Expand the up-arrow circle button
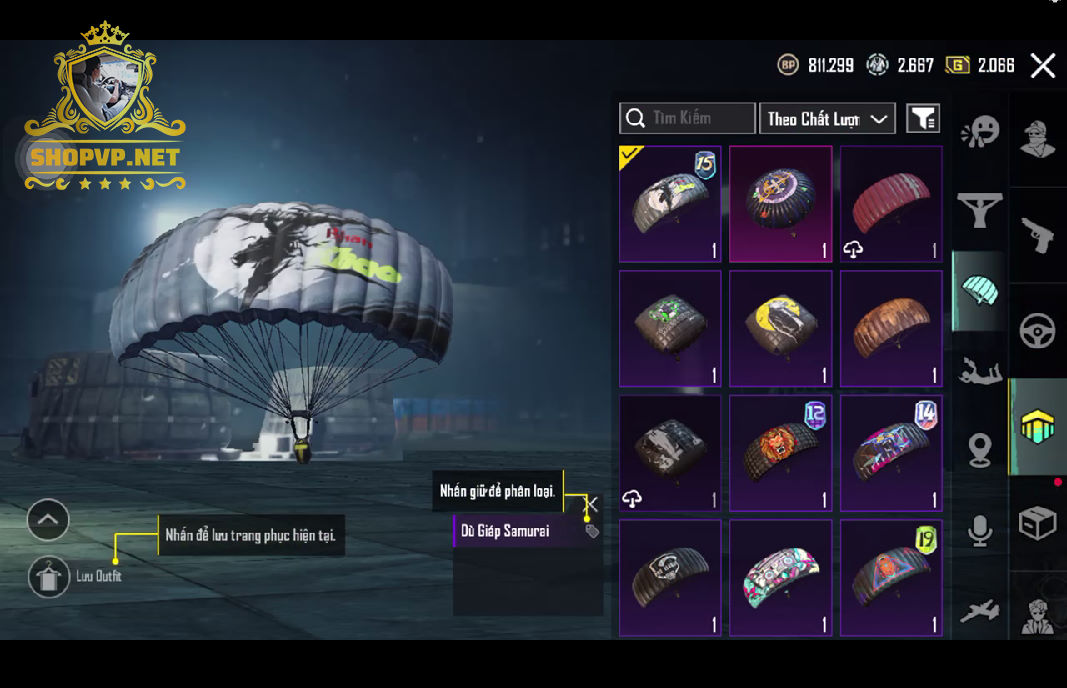 pos(48,519)
